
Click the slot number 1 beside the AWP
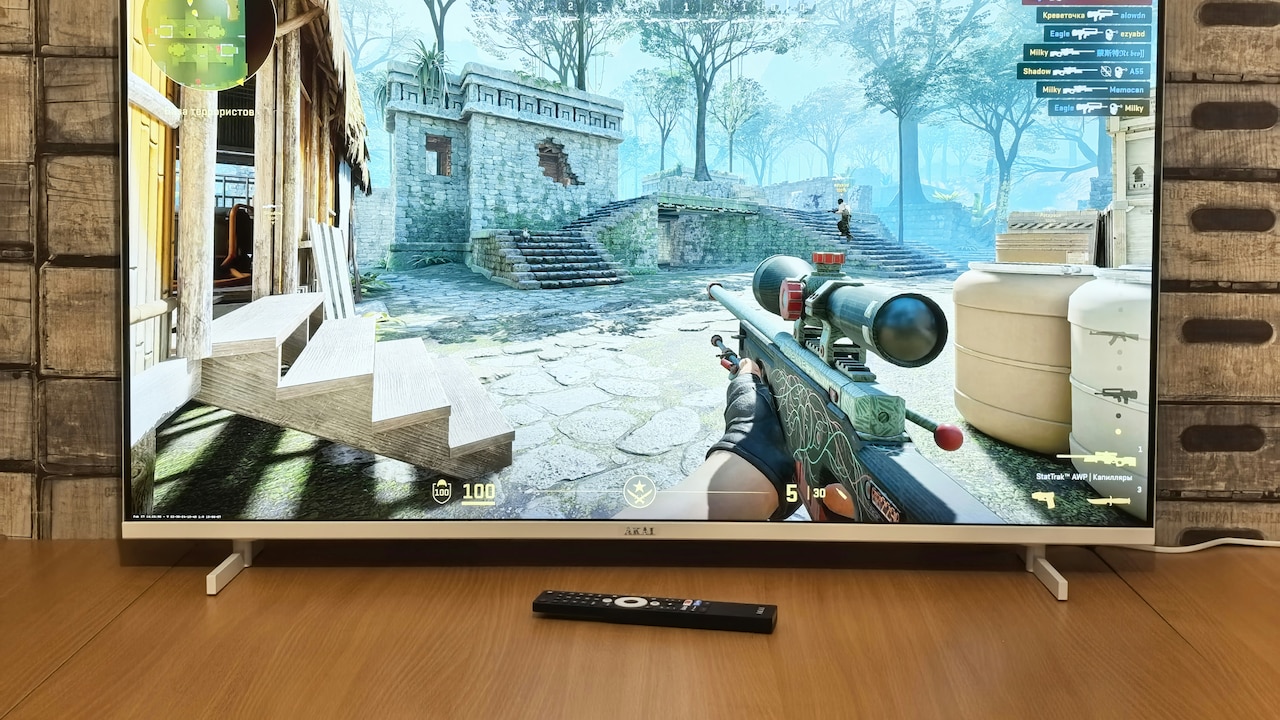1139,450
